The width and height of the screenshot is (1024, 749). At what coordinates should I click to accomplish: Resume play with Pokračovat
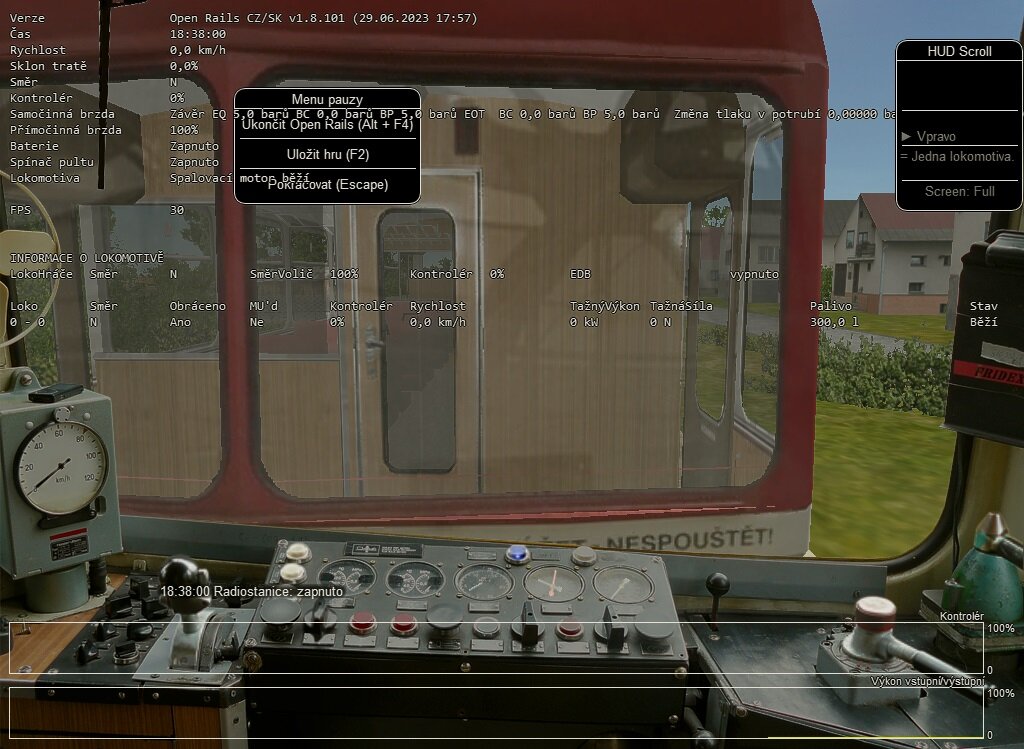tap(327, 184)
